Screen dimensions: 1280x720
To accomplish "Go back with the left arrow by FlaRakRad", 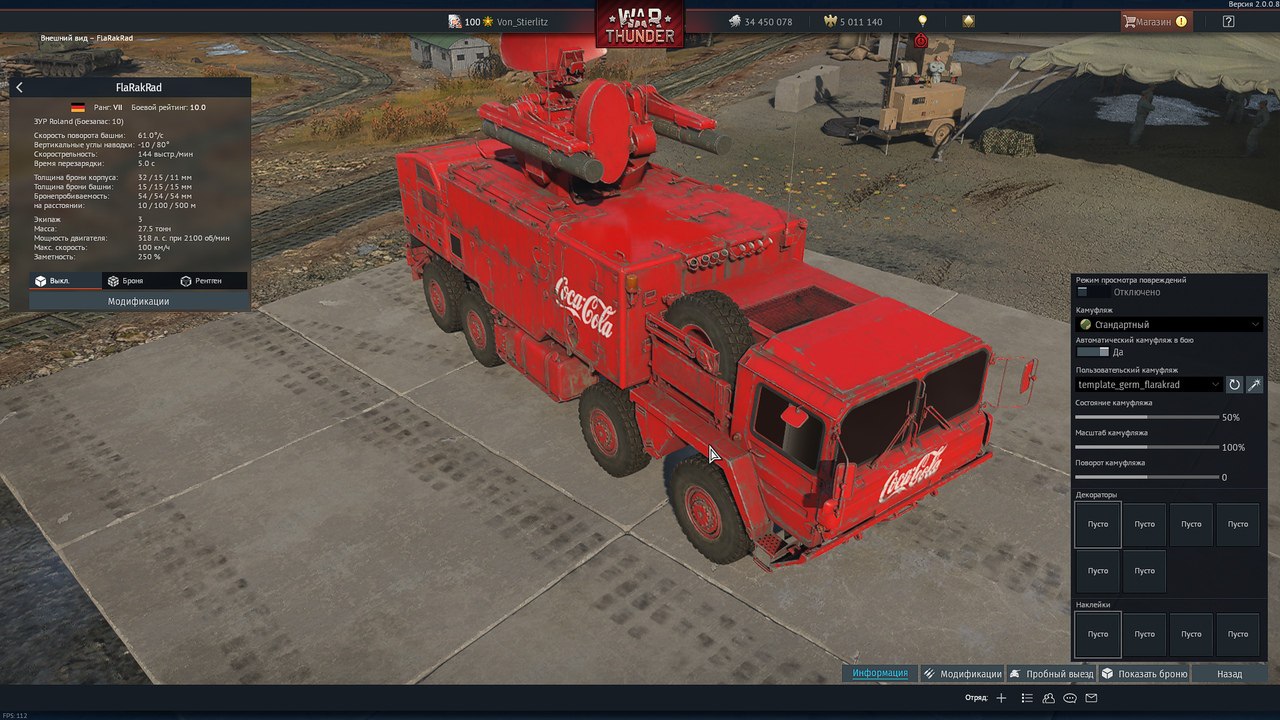I will [x=19, y=88].
